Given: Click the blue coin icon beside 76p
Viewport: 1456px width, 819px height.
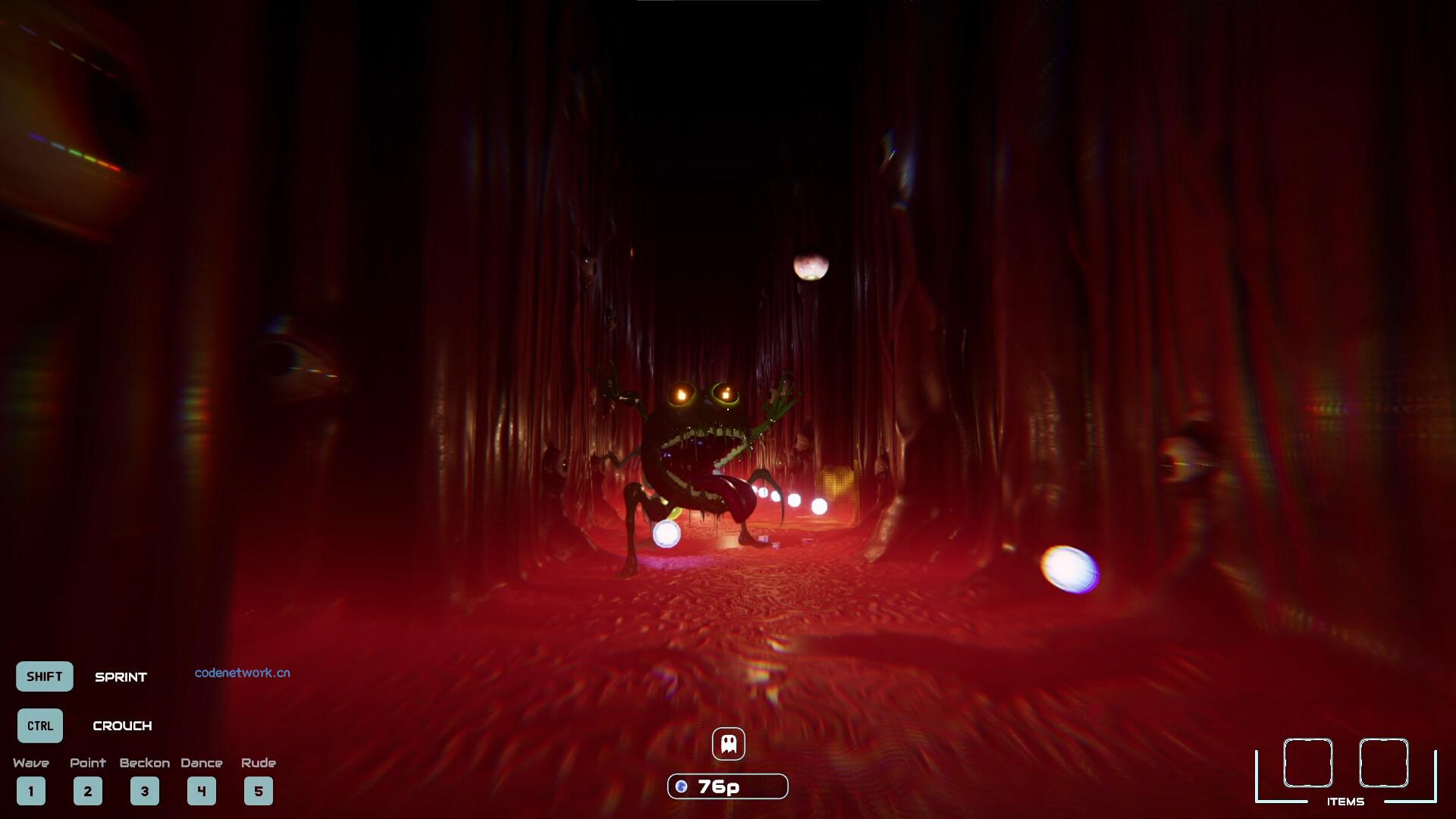Looking at the screenshot, I should 681,786.
